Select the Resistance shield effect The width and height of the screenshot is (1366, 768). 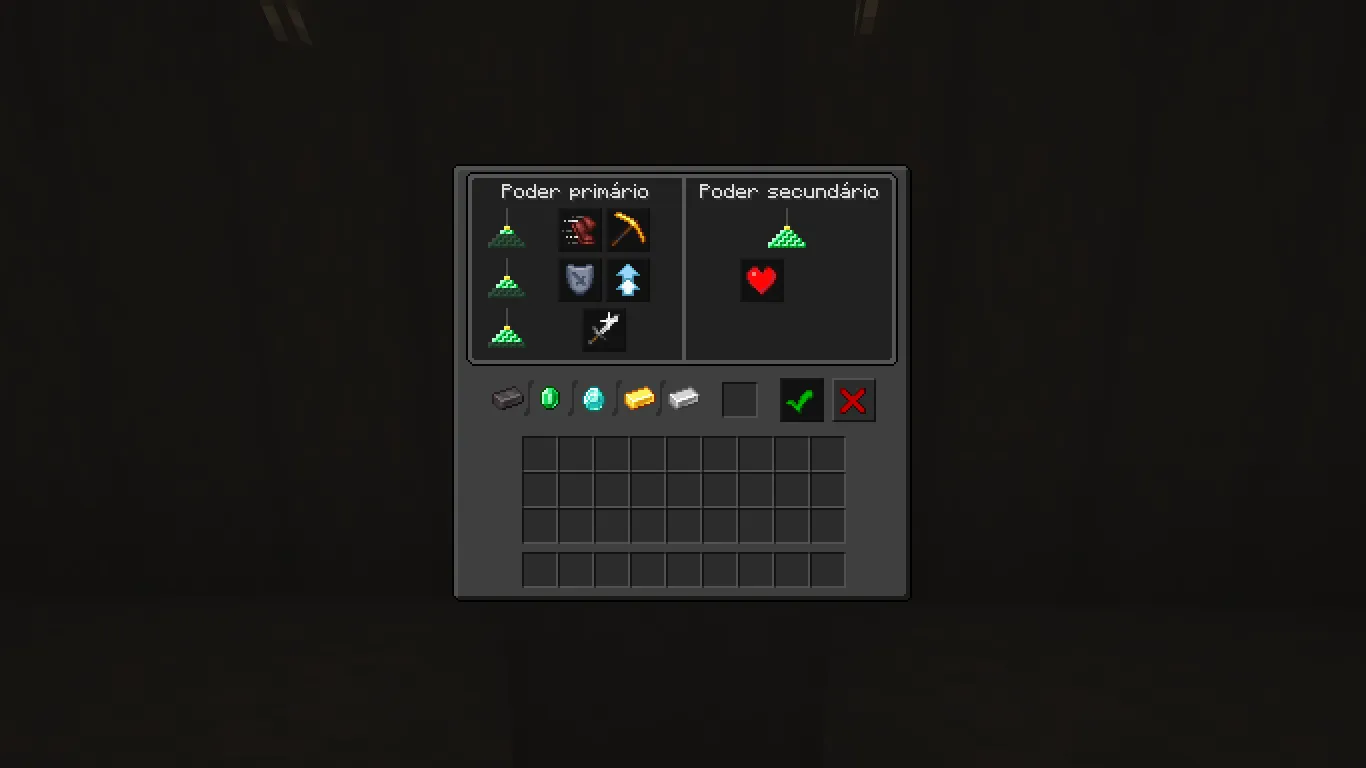click(x=581, y=279)
